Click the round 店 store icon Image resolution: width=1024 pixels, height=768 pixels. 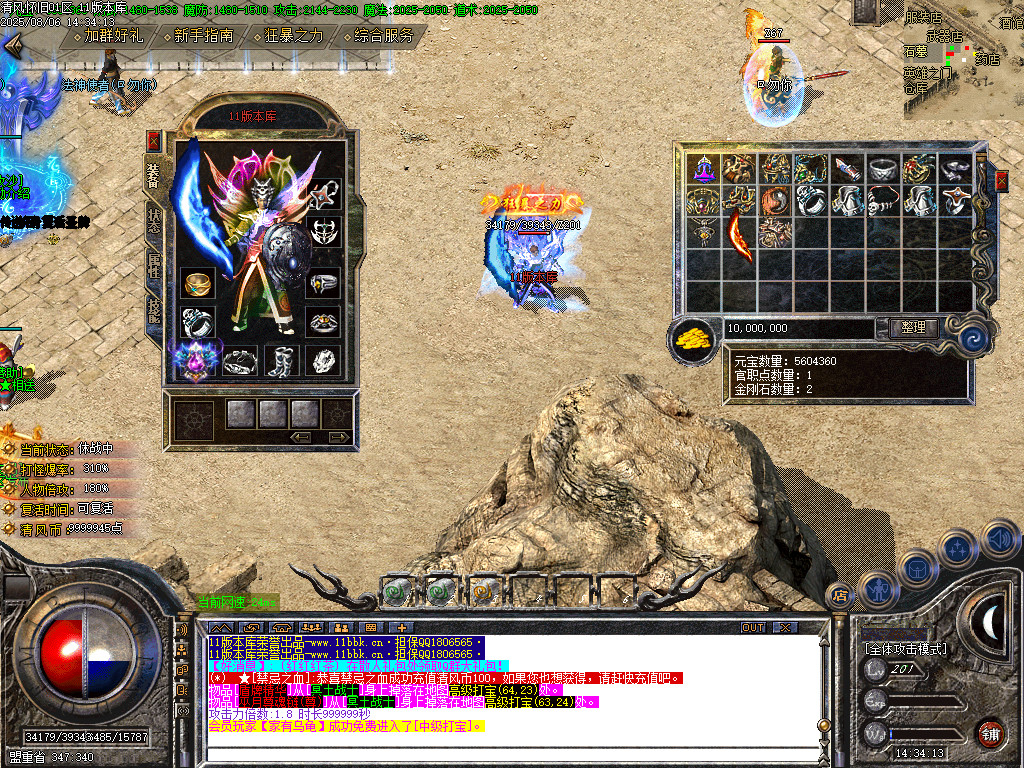[x=841, y=594]
